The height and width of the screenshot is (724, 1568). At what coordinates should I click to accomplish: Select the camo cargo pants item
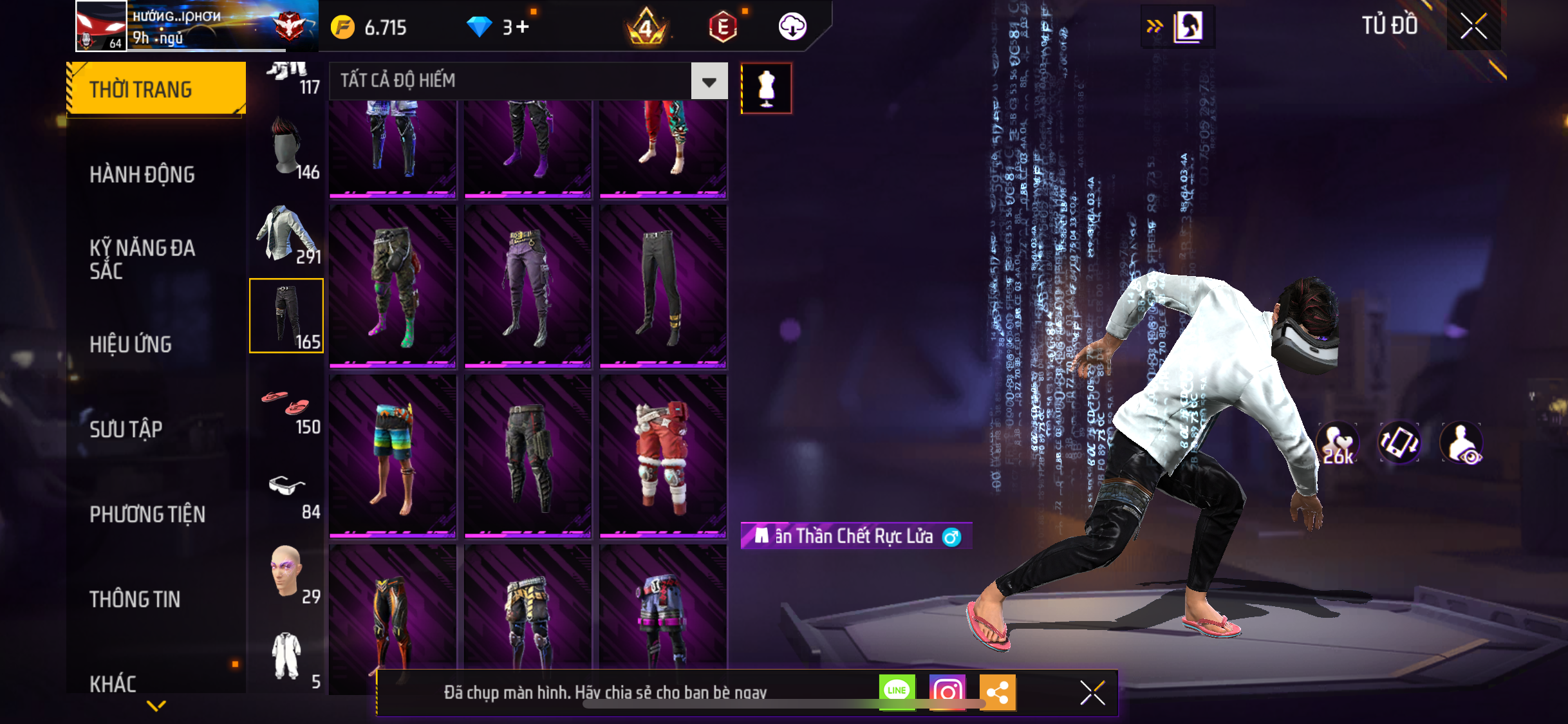click(x=393, y=286)
